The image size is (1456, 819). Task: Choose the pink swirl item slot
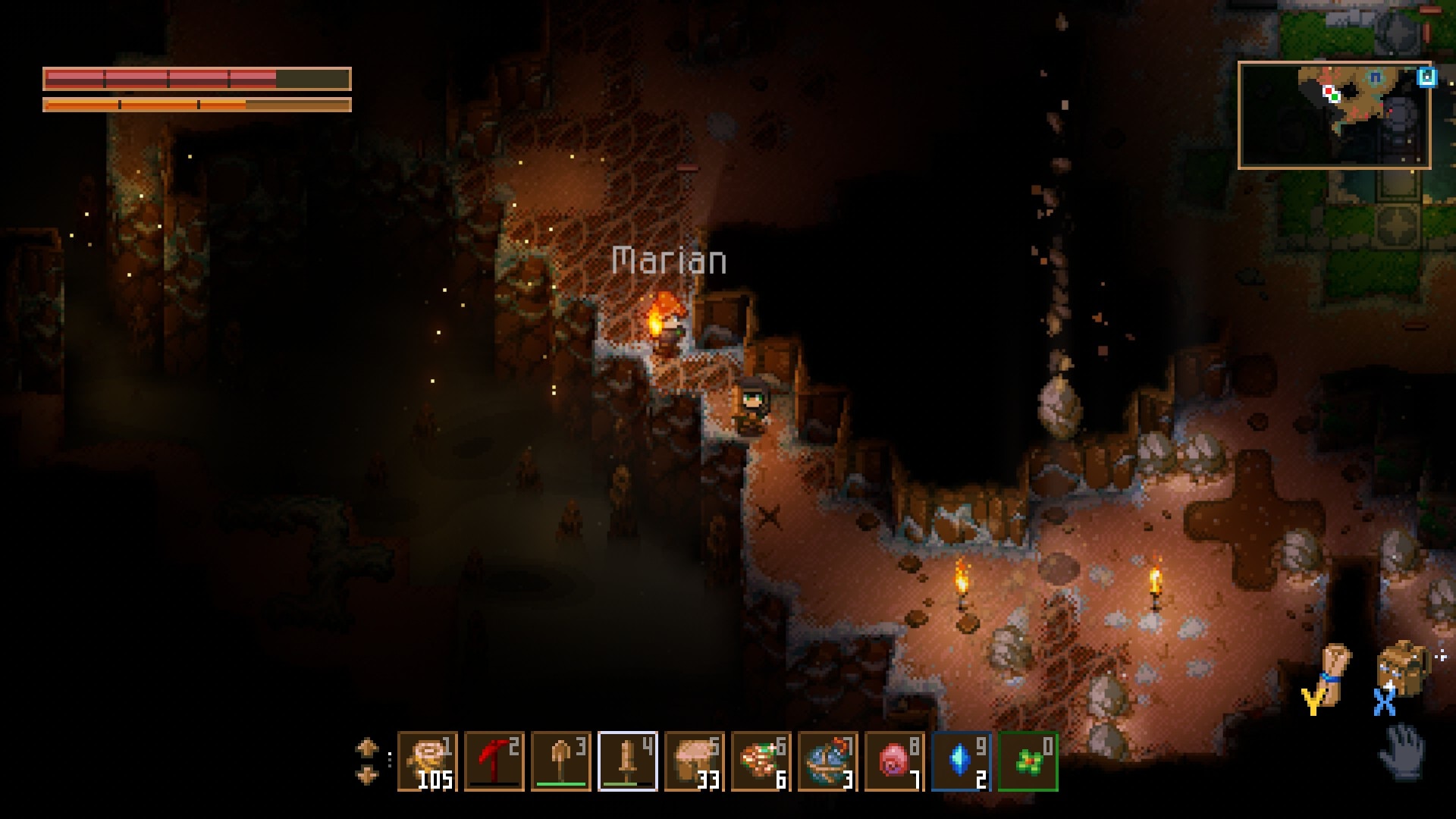pyautogui.click(x=894, y=761)
